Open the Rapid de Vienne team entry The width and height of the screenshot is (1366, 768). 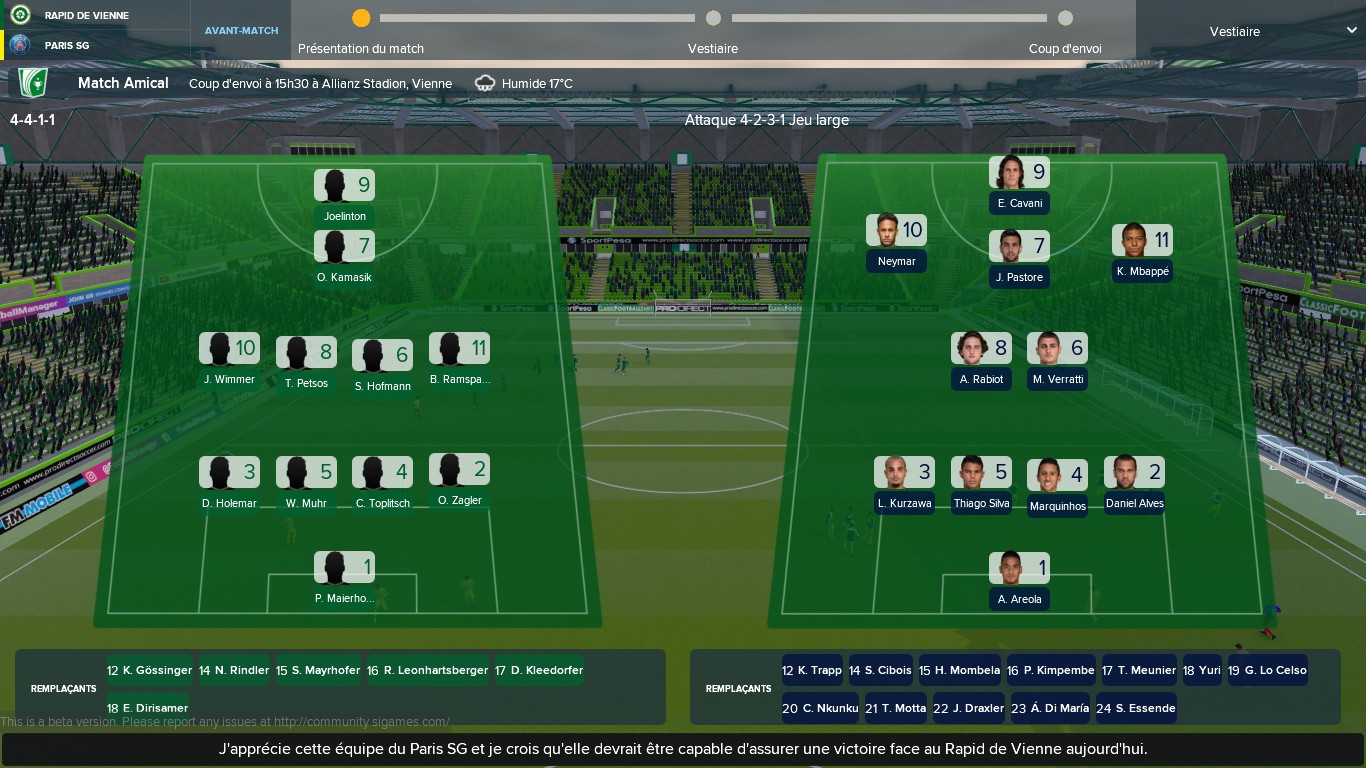point(86,15)
